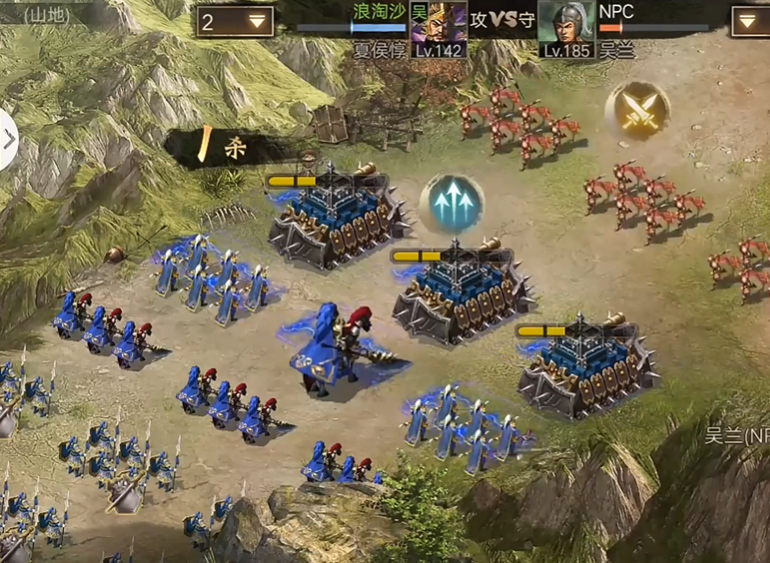Activate the blue triple-arrow skill icon
The width and height of the screenshot is (770, 563).
coord(451,204)
